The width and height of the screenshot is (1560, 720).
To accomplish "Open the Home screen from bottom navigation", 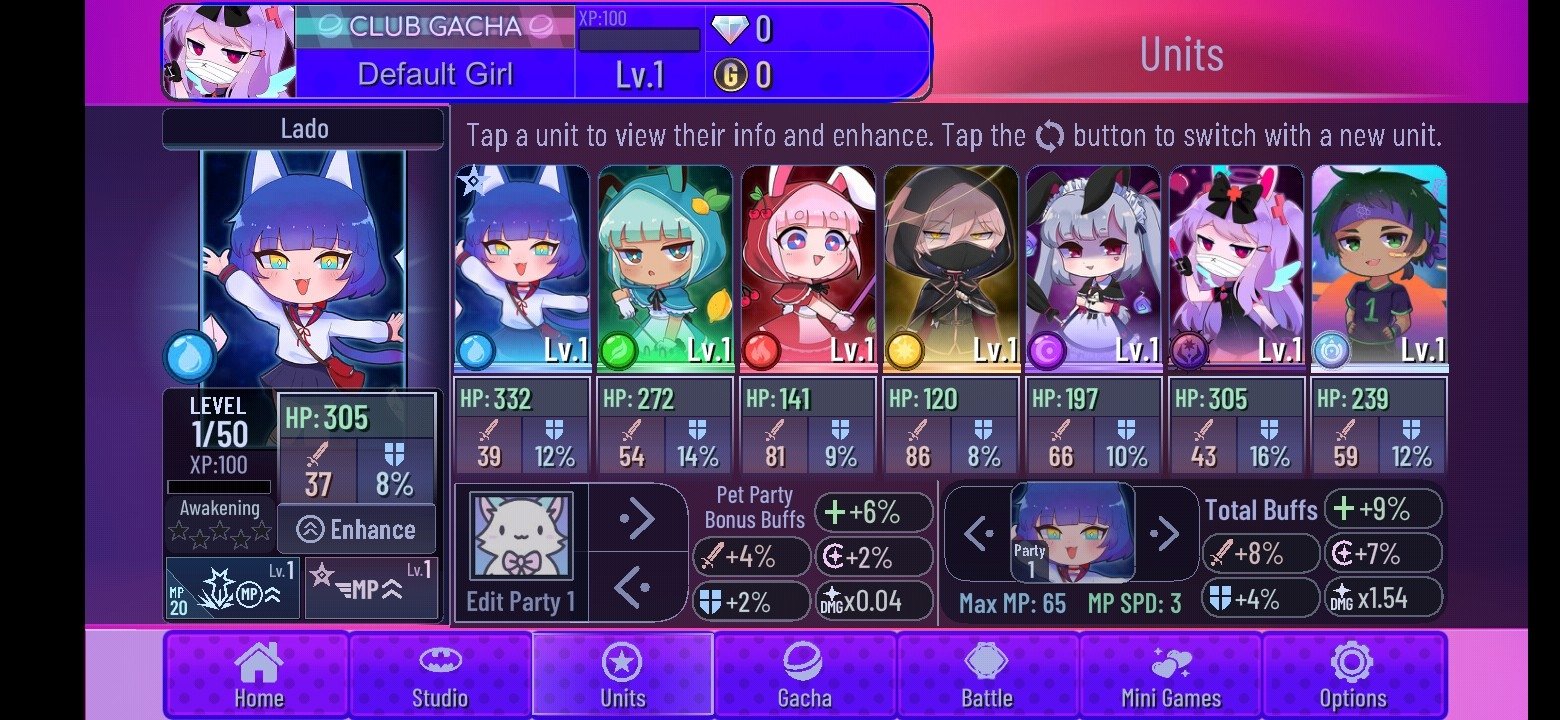I will pyautogui.click(x=256, y=674).
